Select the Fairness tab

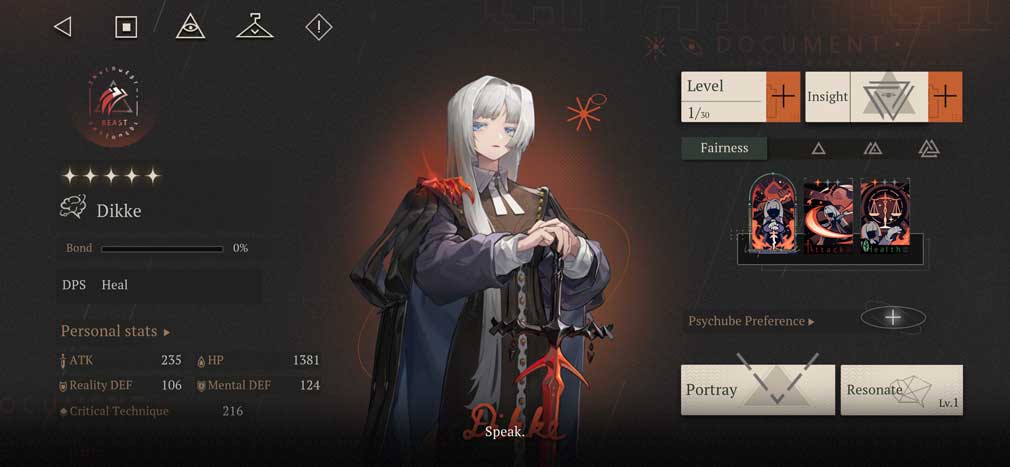point(724,148)
